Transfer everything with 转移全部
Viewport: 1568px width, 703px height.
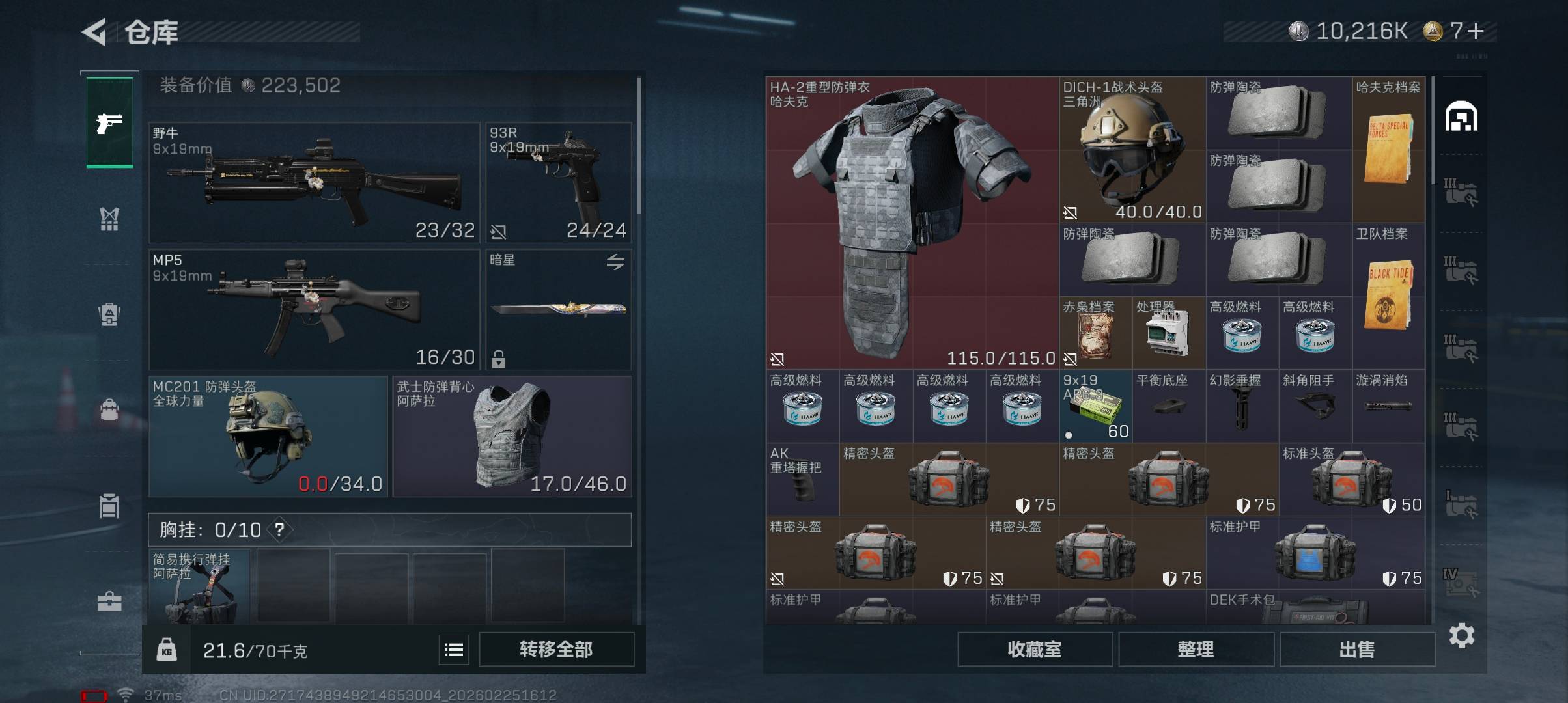pyautogui.click(x=556, y=649)
